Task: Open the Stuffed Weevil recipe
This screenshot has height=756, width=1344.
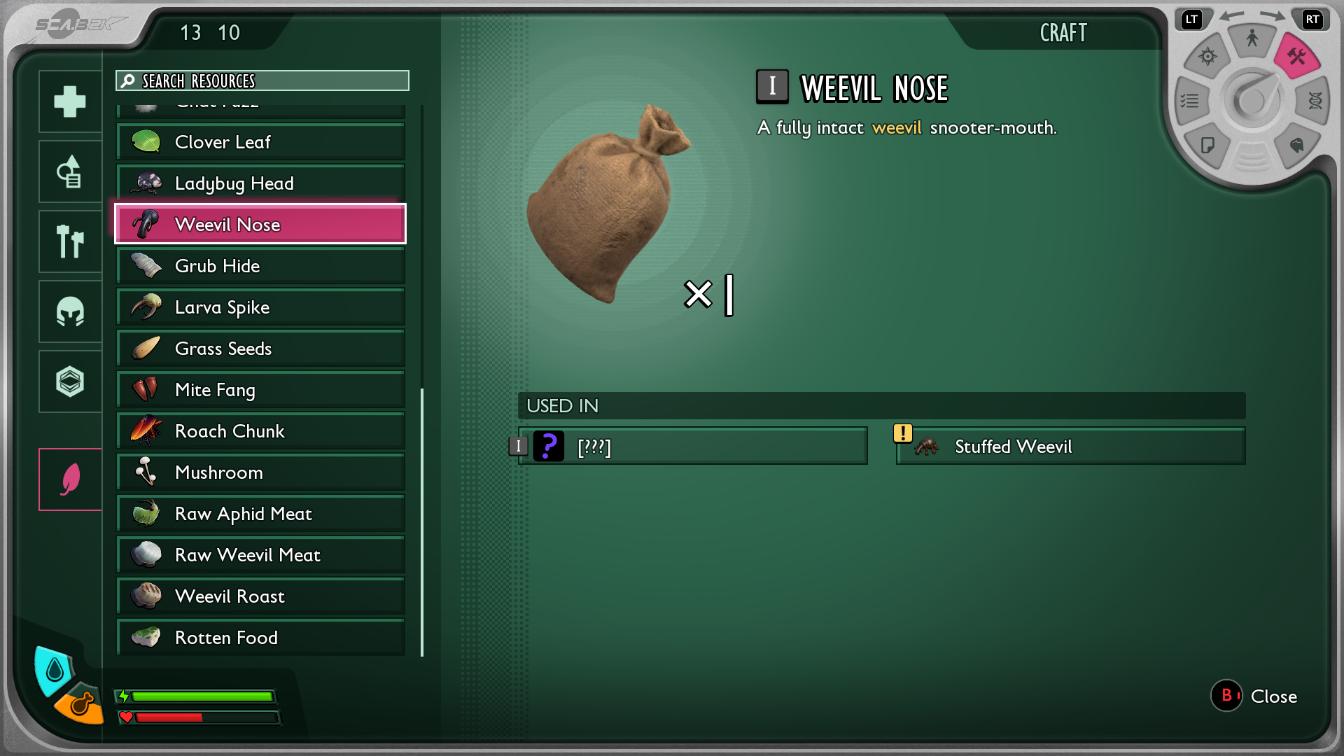Action: [x=1070, y=446]
